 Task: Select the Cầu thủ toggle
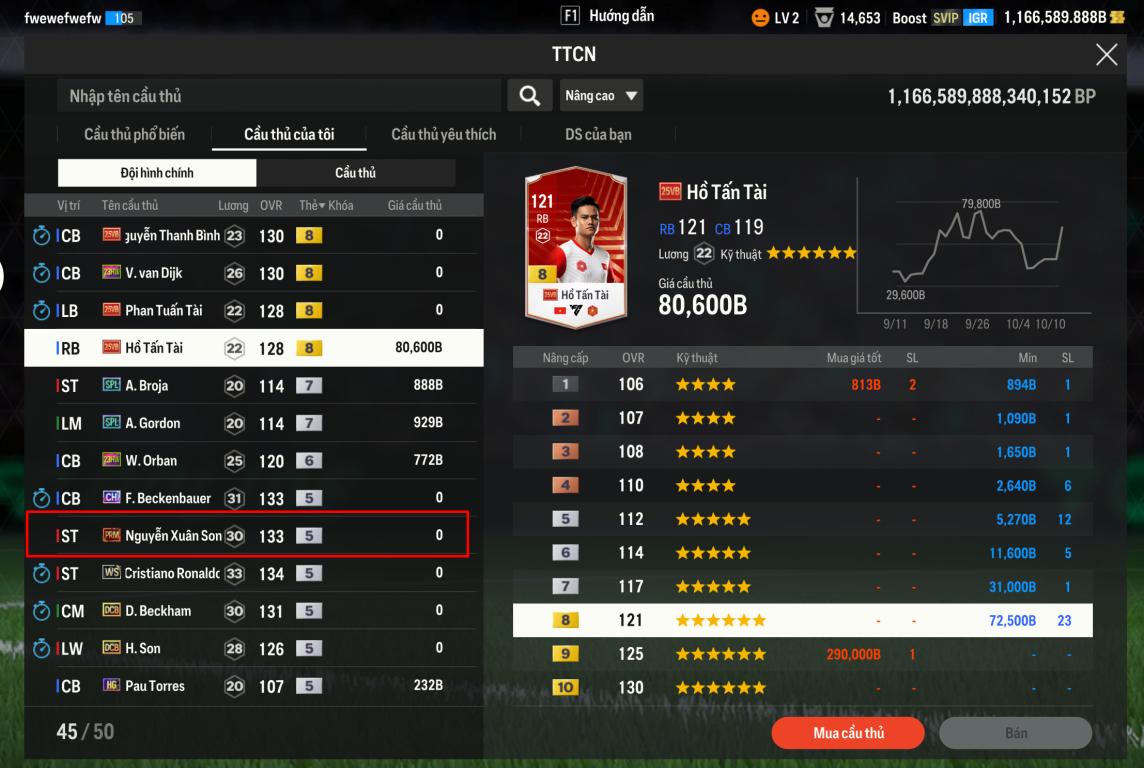point(355,173)
